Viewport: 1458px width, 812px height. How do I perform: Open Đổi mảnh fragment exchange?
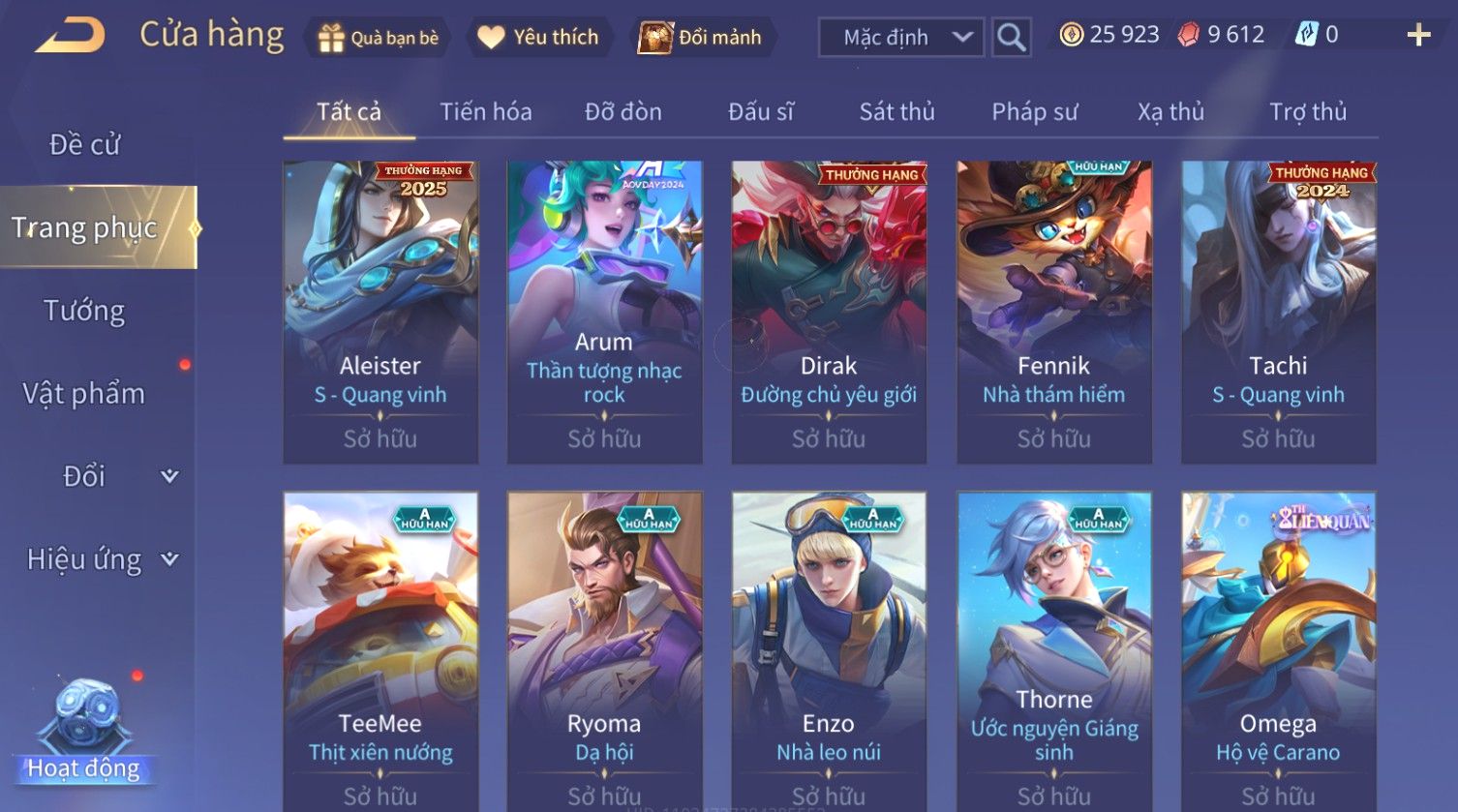[x=702, y=38]
